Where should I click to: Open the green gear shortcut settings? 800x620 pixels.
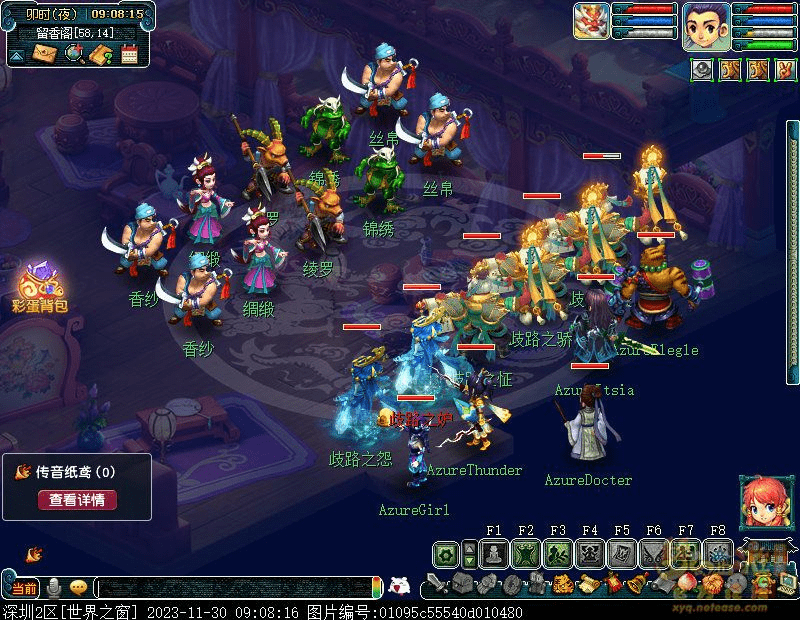(x=447, y=553)
